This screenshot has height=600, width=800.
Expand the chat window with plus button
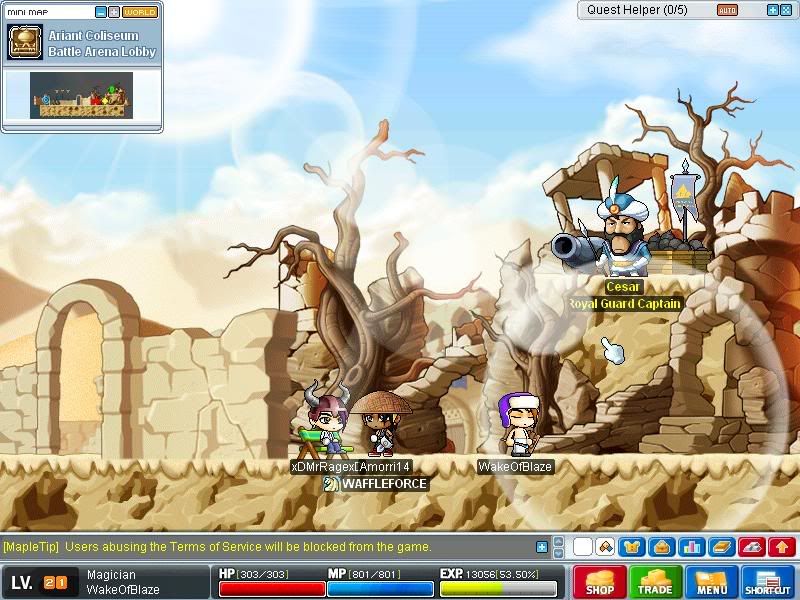coord(542,547)
